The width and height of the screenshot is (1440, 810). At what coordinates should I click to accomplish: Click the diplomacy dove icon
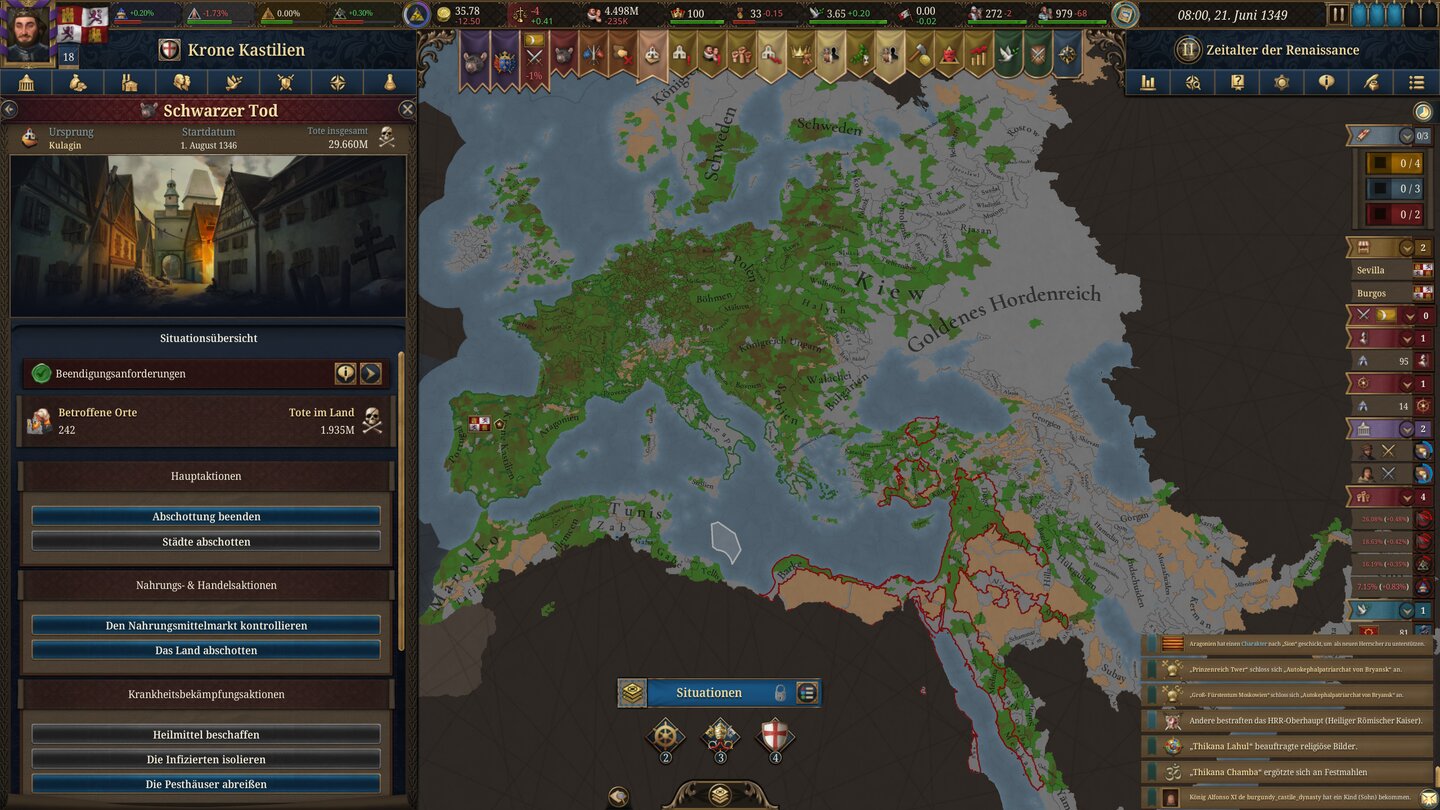tap(236, 85)
